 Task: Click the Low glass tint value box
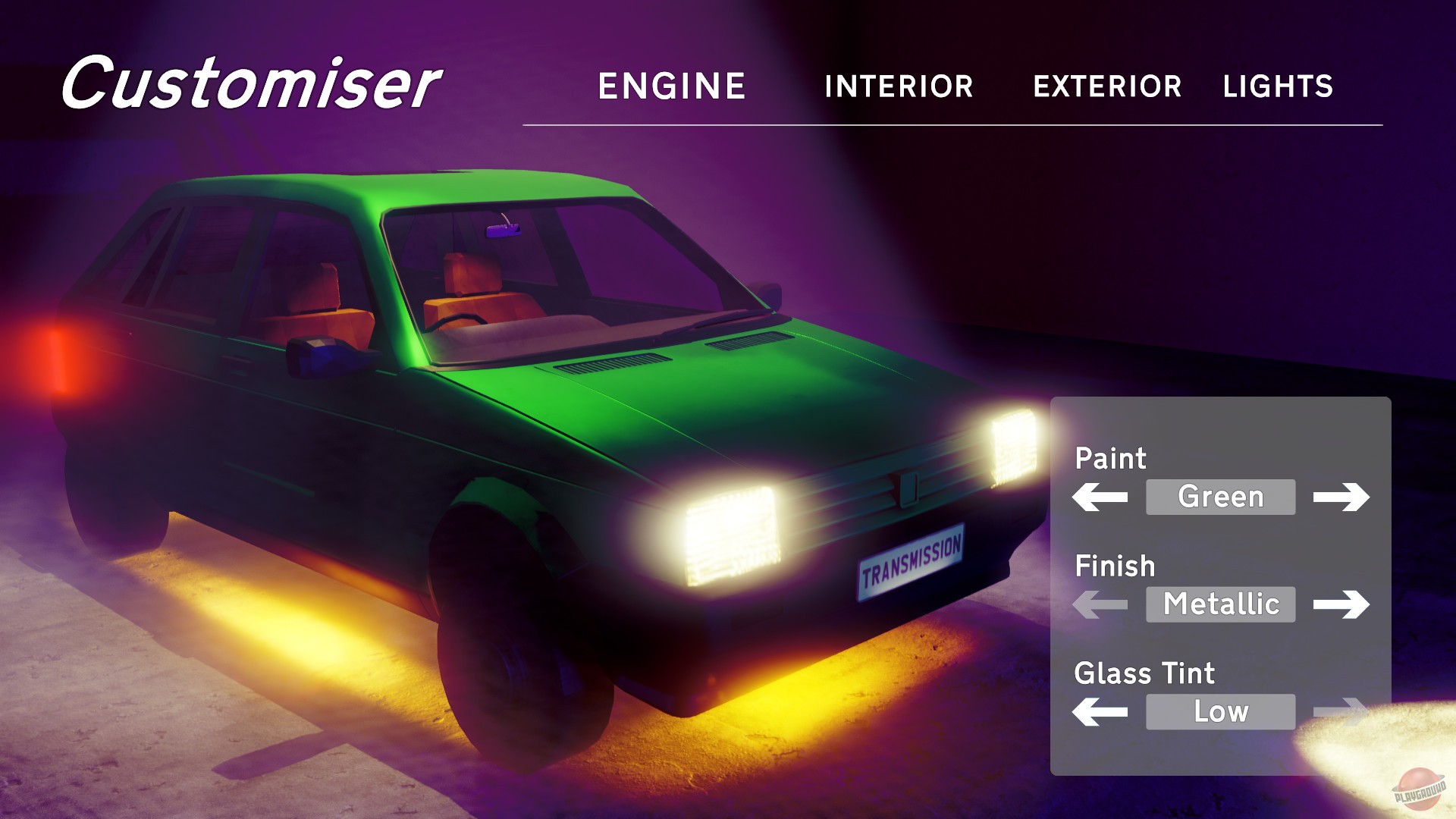coord(1220,712)
